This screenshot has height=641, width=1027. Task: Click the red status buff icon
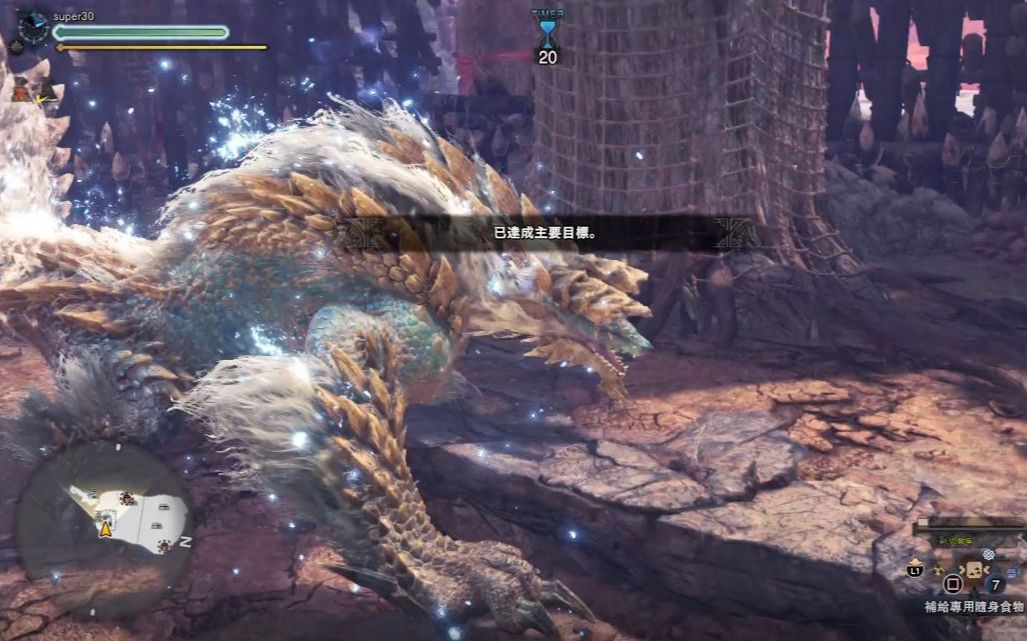click(21, 91)
